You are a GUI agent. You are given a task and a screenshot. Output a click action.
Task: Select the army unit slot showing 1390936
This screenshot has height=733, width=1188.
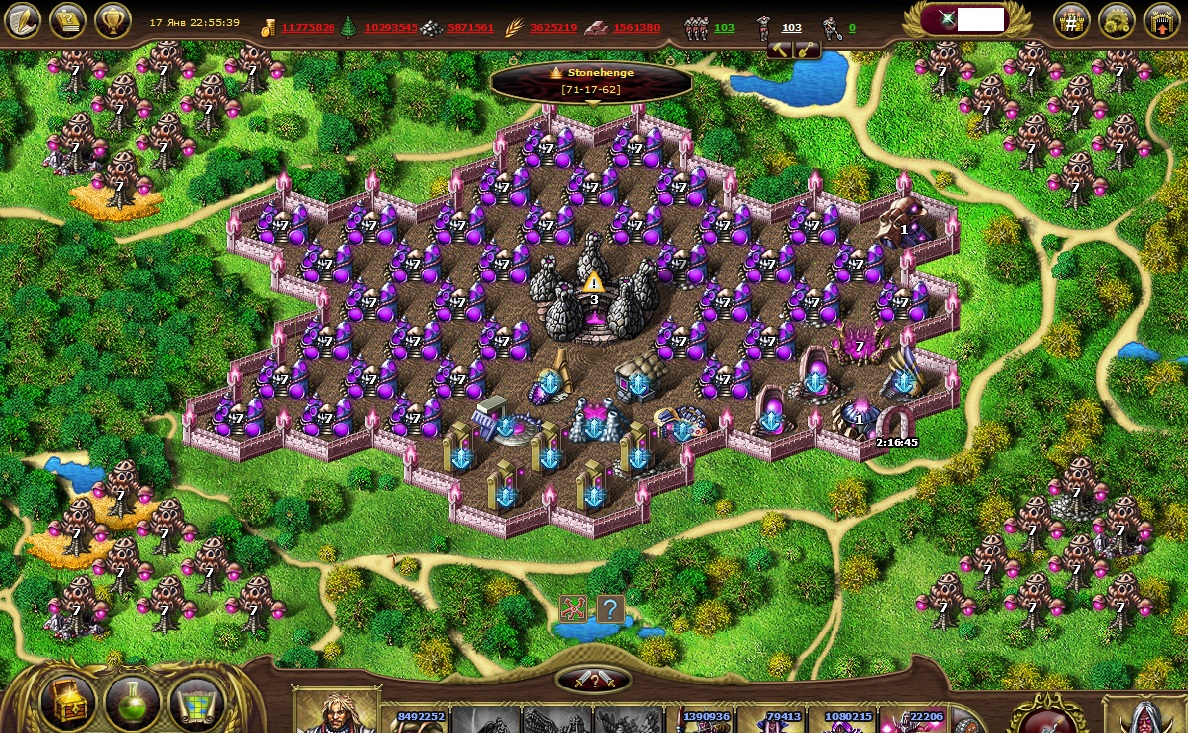pos(705,720)
